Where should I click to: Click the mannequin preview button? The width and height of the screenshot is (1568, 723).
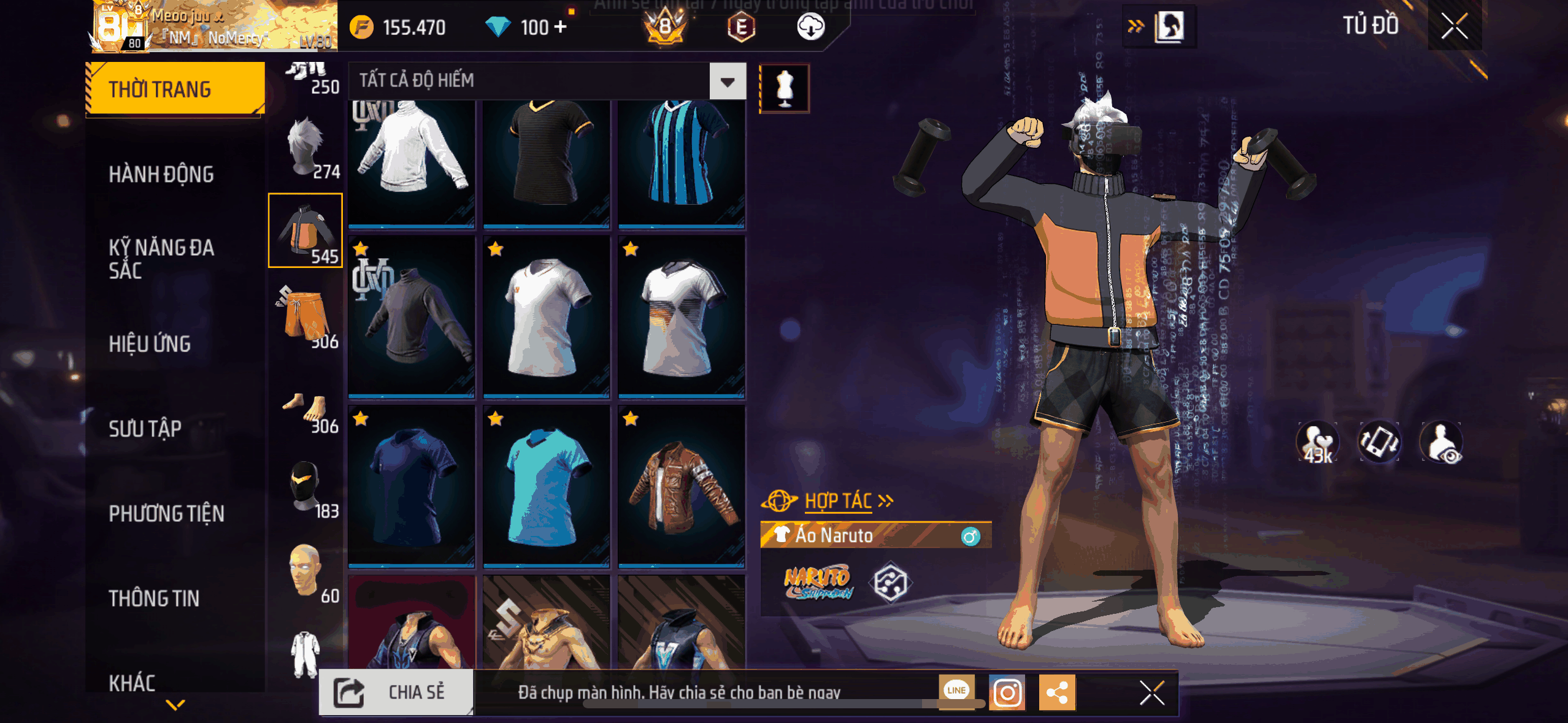[785, 88]
